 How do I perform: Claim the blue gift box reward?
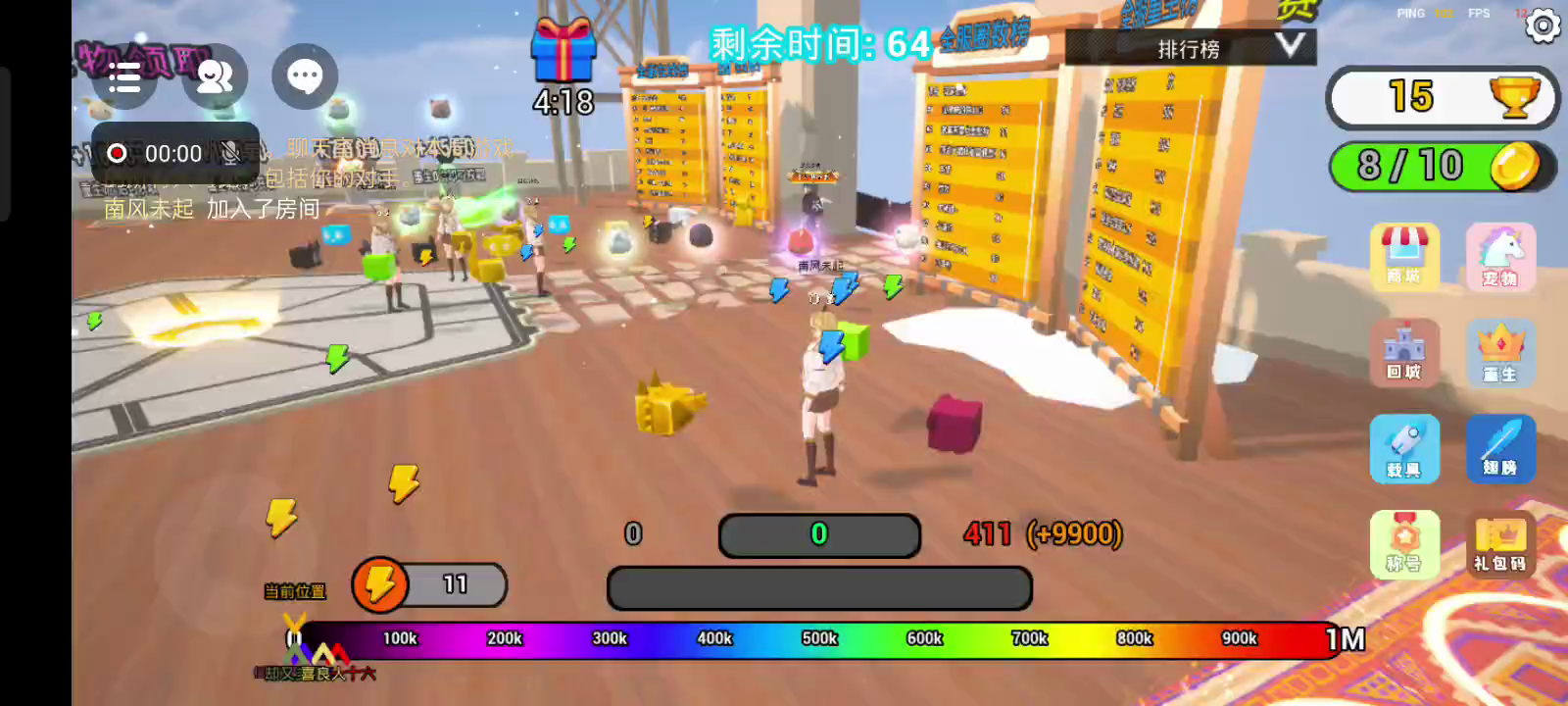[563, 53]
